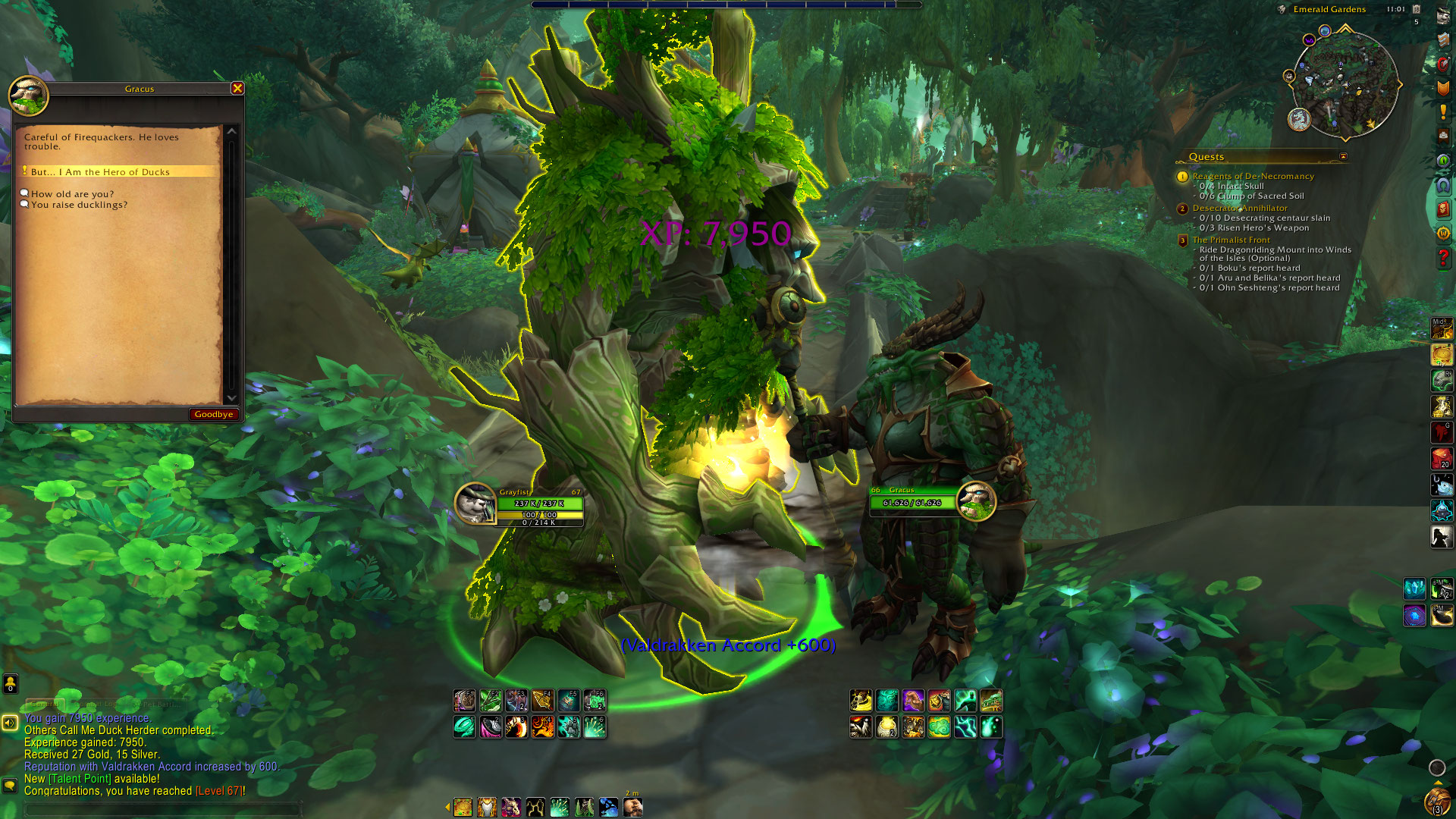Select the Desecrator Annihilator quest entry
The height and width of the screenshot is (819, 1456).
tap(1240, 208)
